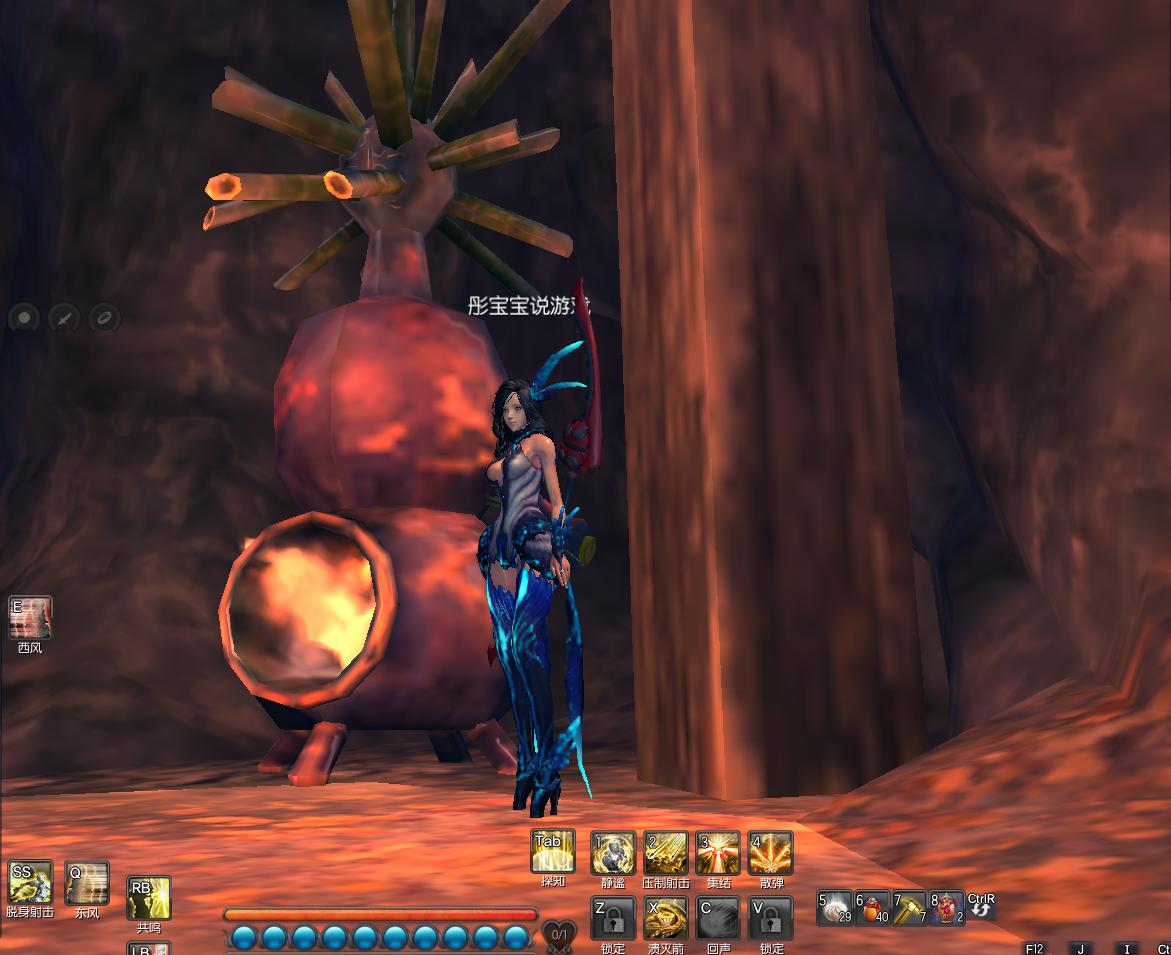Cast the 东风 skill
This screenshot has height=955, width=1171.
(x=87, y=883)
